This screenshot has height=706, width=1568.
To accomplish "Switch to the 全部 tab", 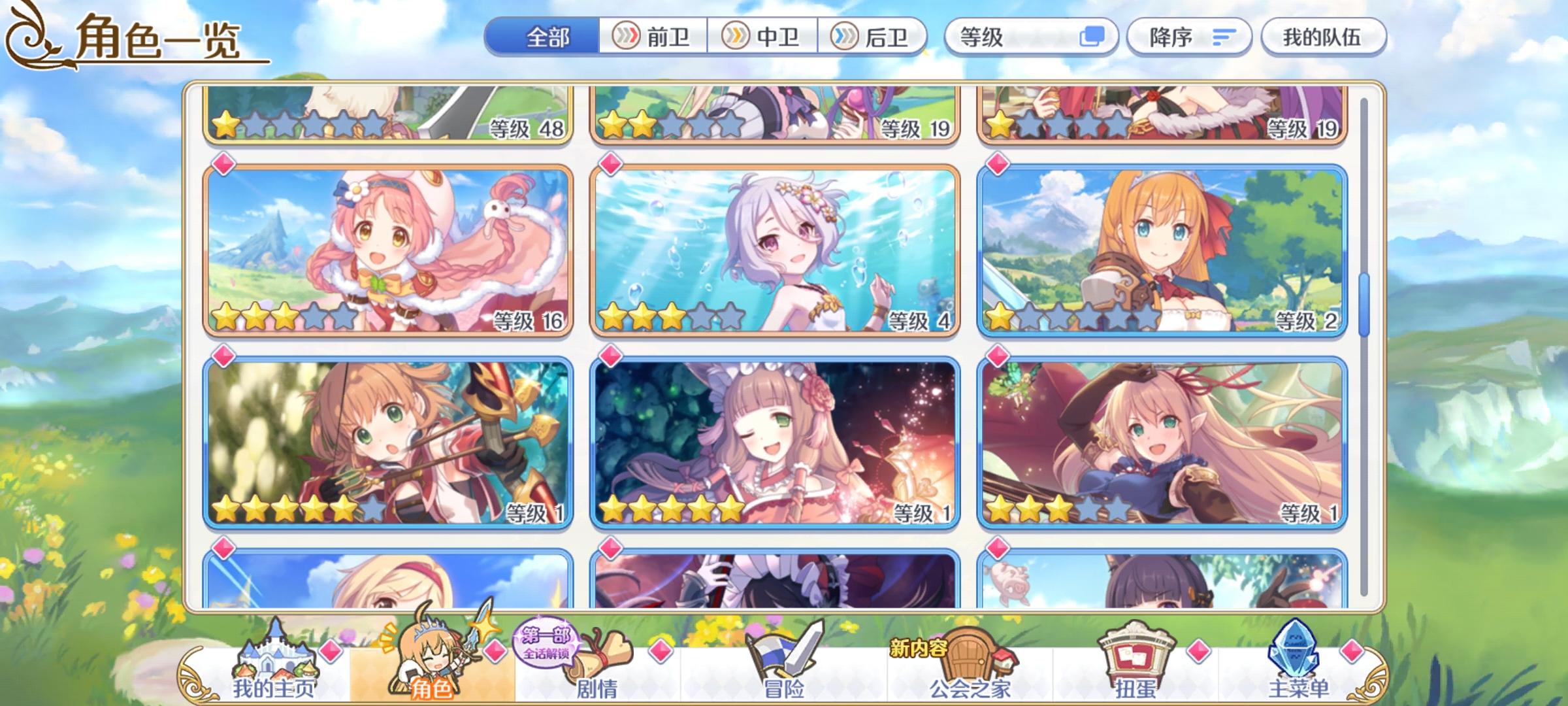I will tap(549, 37).
